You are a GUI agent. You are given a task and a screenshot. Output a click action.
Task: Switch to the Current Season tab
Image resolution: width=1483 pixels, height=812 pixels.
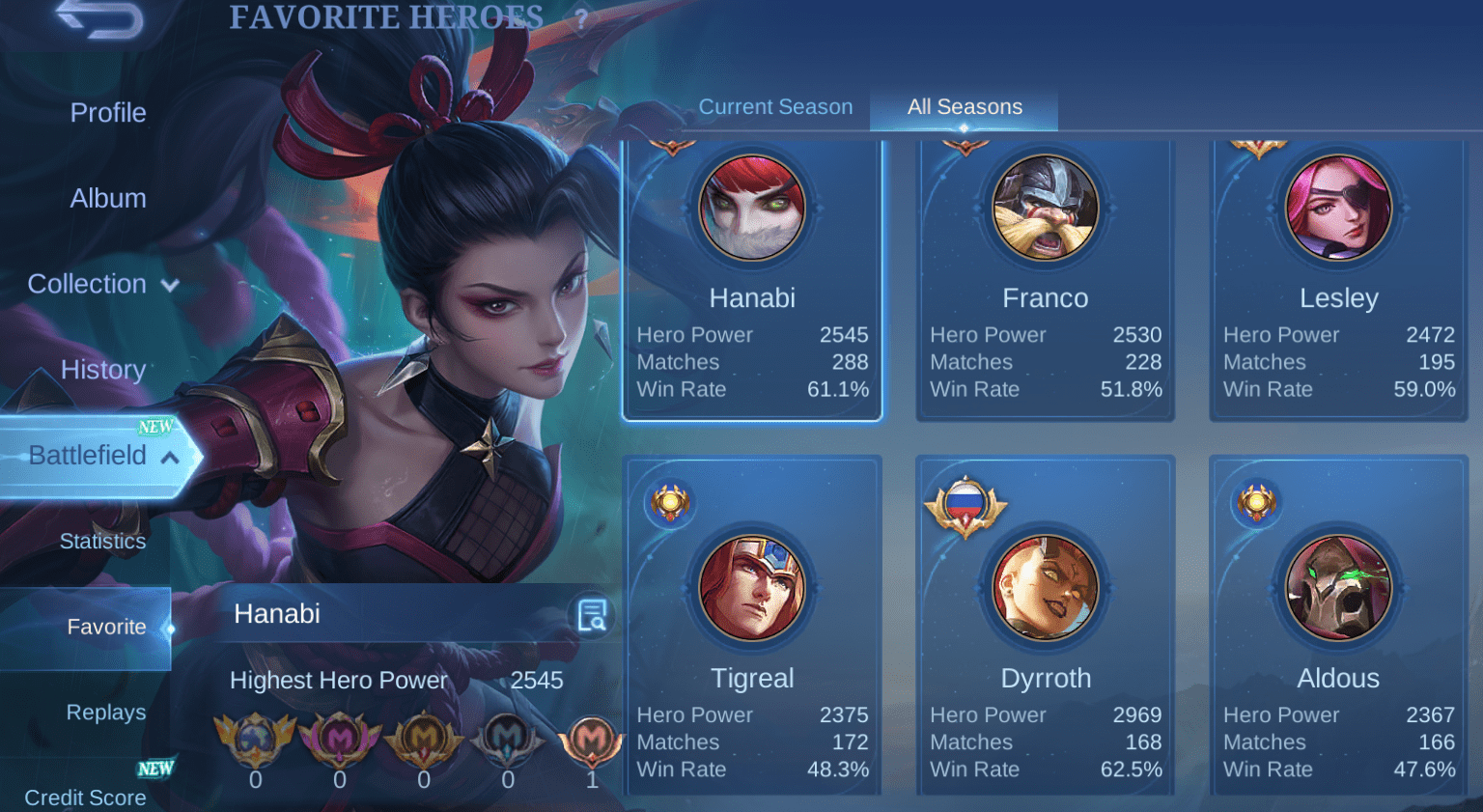click(775, 107)
